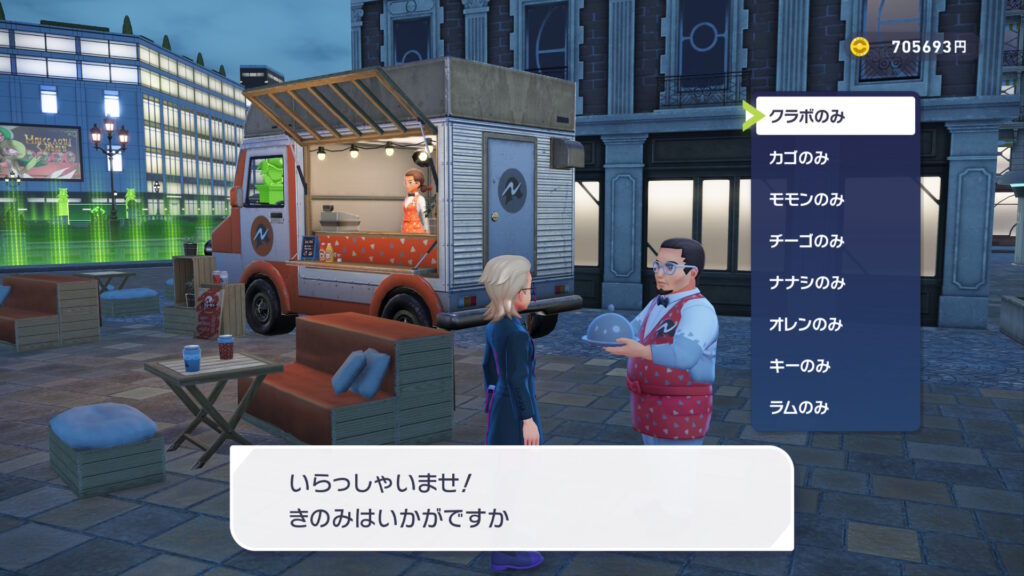Viewport: 1024px width, 576px height.
Task: Choose ナナシのみ from the list
Action: [x=835, y=283]
